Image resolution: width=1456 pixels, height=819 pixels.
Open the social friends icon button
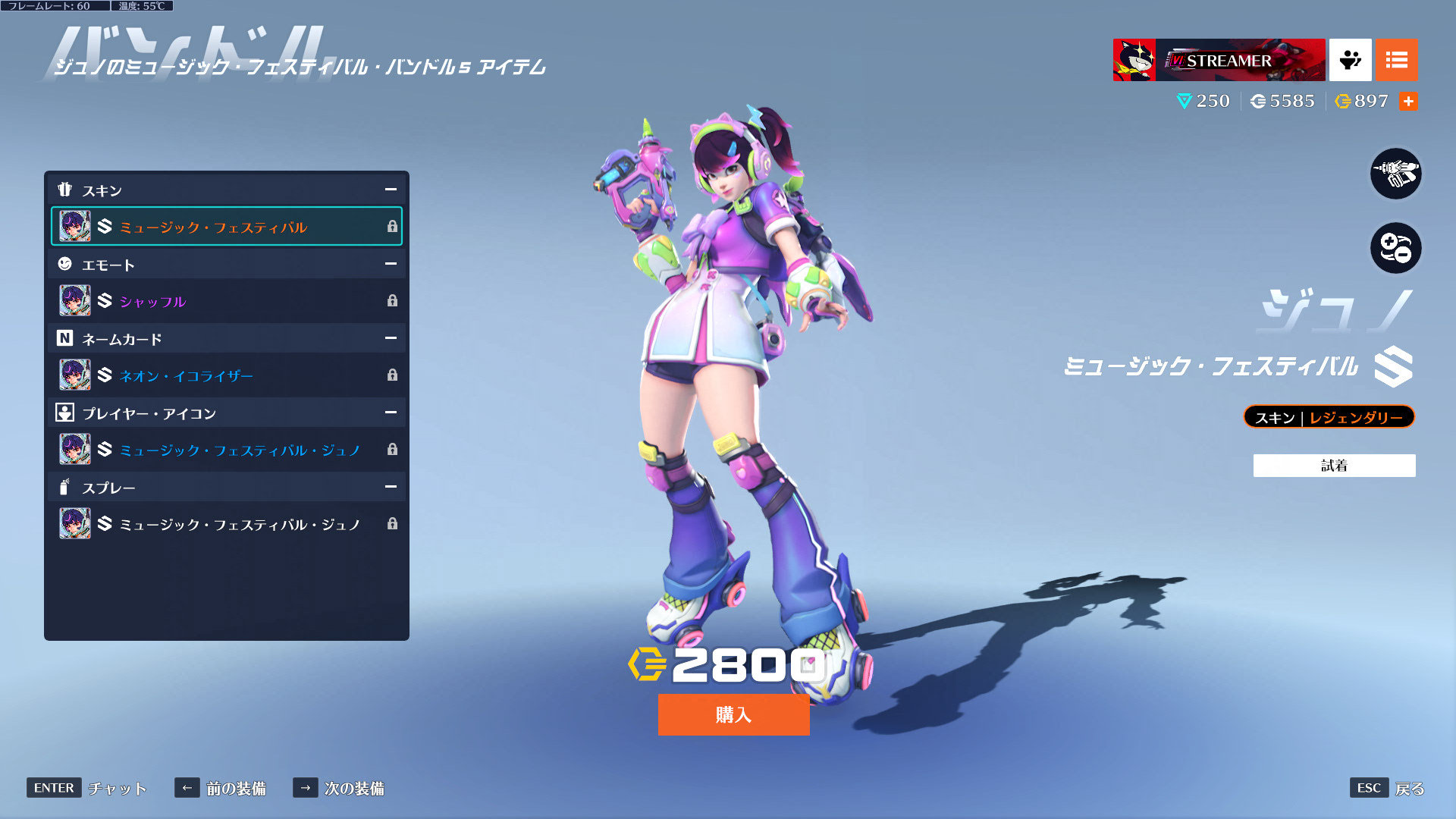click(x=1350, y=60)
